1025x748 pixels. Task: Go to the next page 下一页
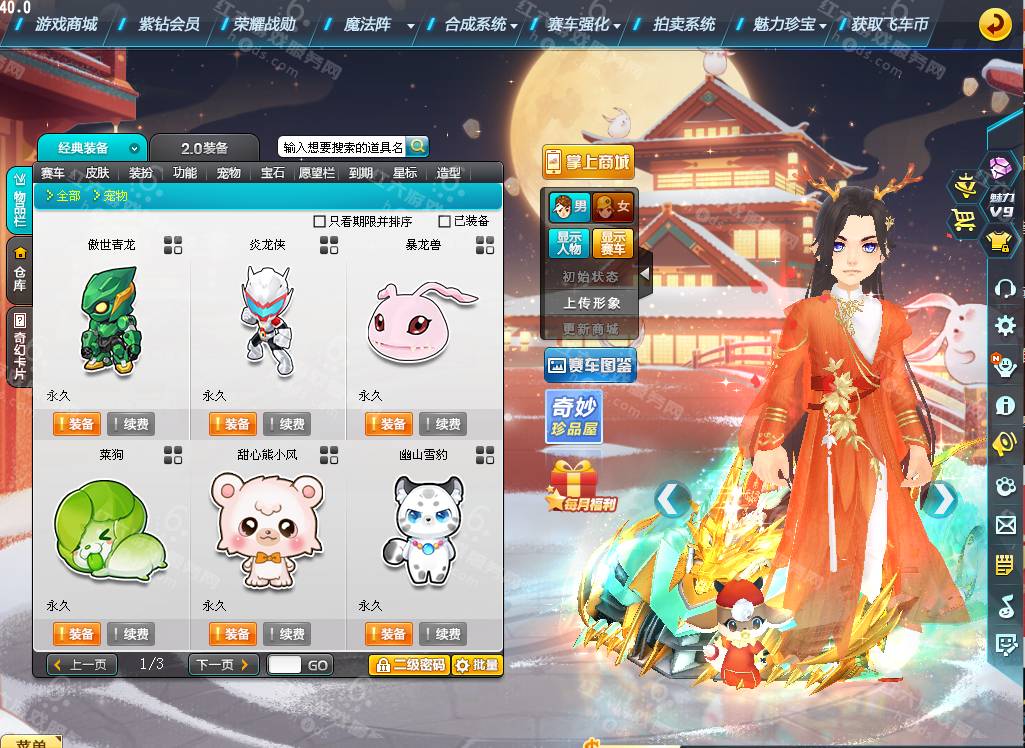click(x=221, y=665)
